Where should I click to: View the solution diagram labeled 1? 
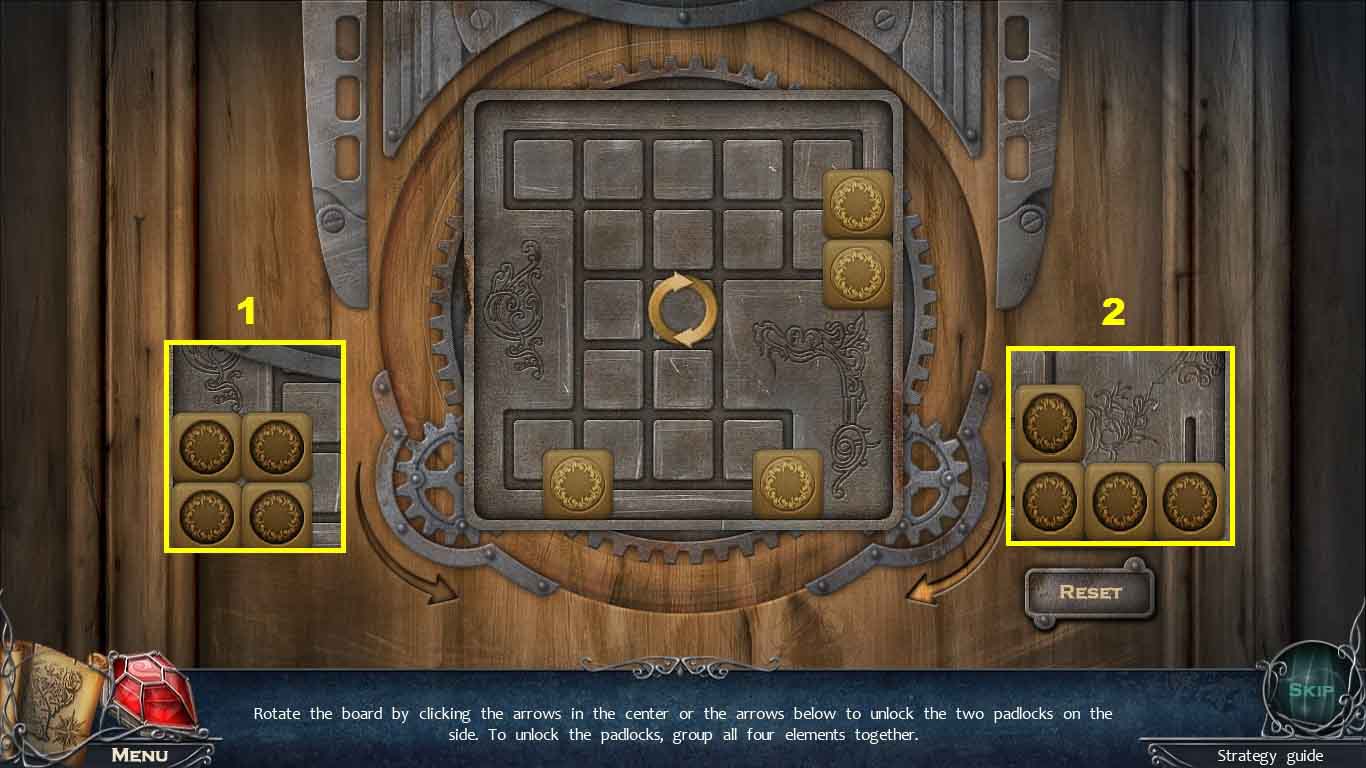(x=254, y=447)
